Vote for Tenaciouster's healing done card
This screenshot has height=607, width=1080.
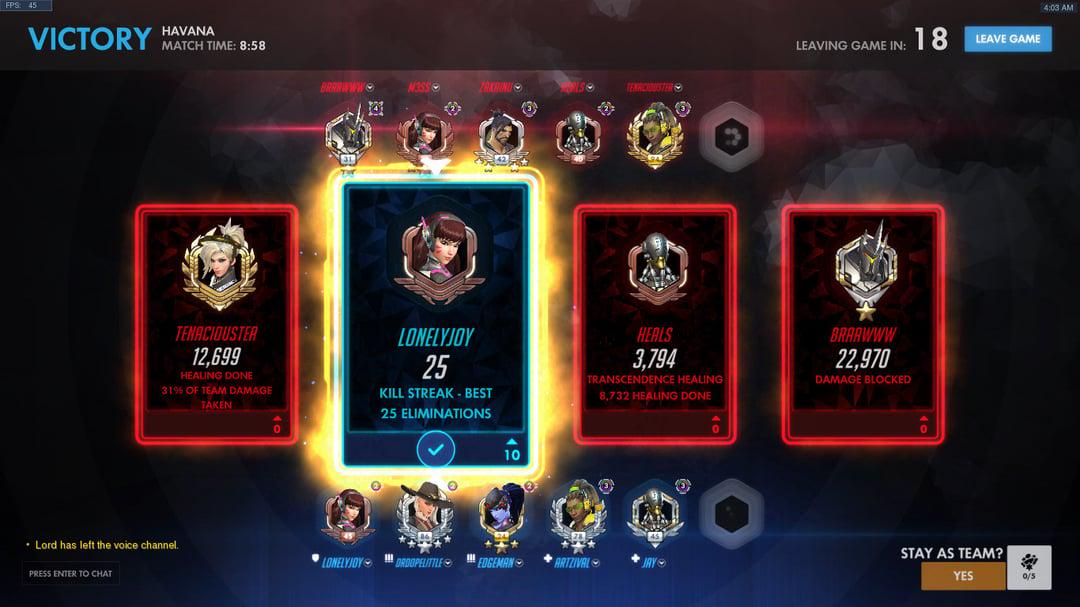pyautogui.click(x=217, y=323)
